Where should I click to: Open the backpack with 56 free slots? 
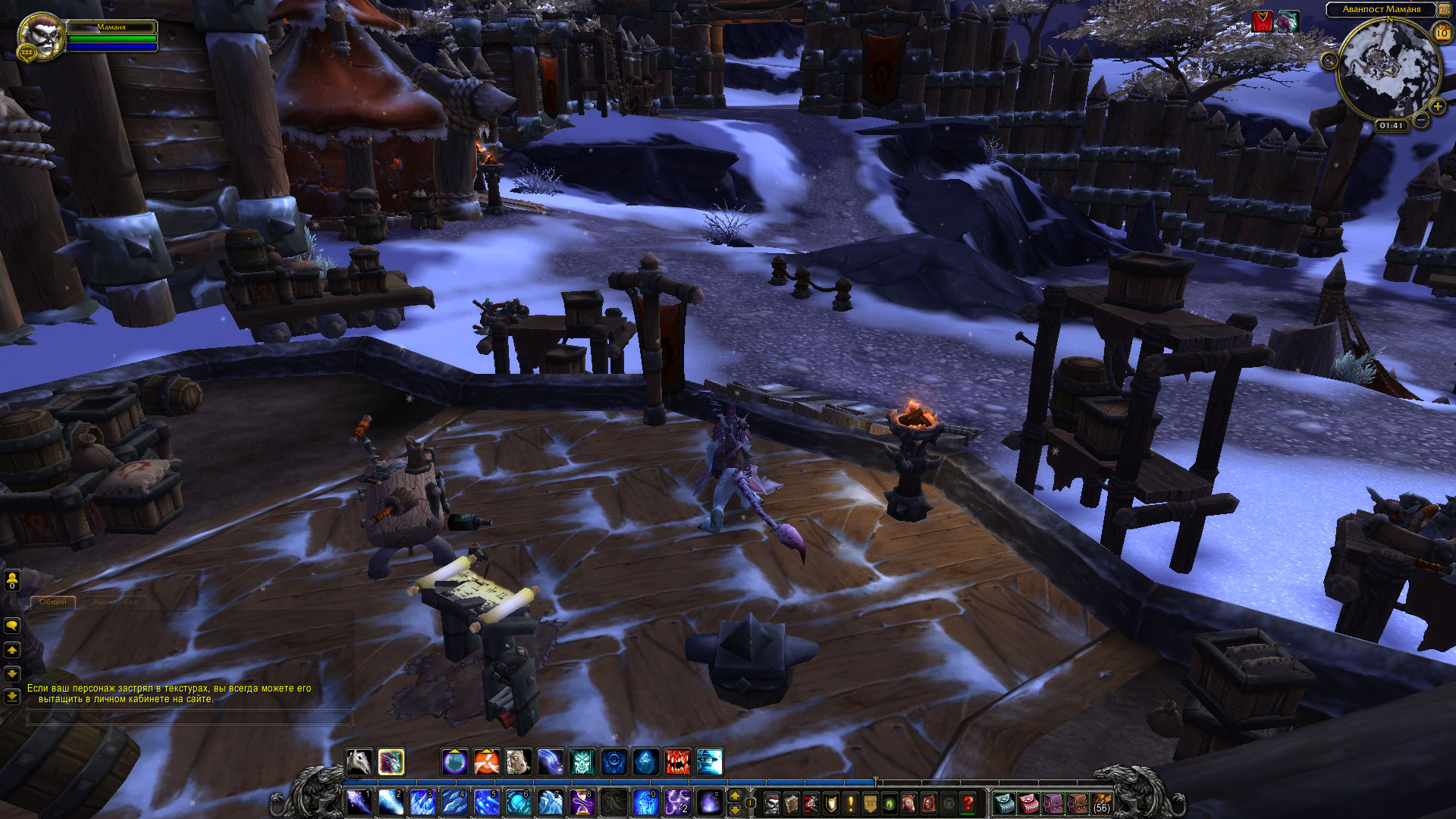pos(1101,803)
